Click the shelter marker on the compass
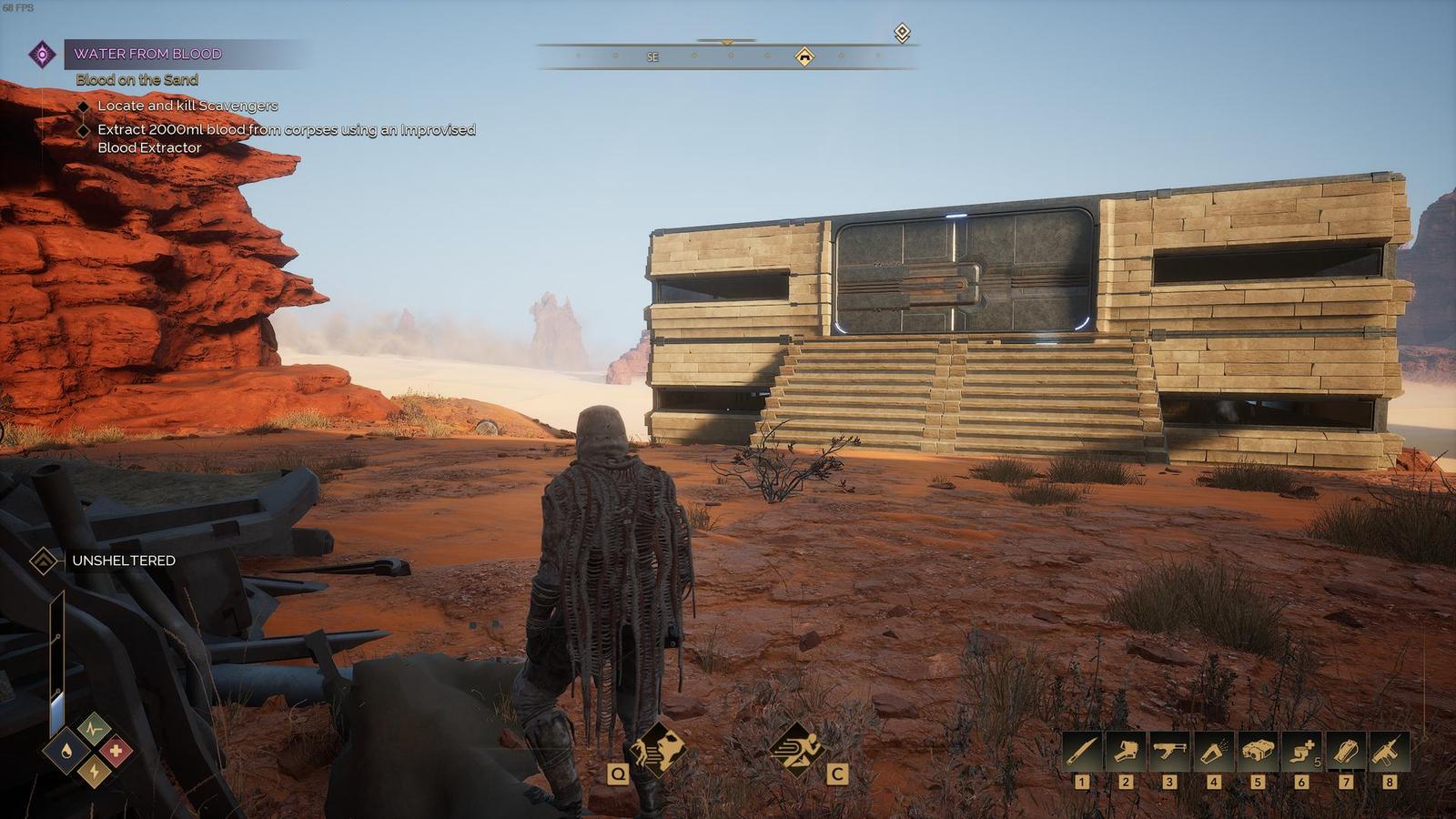This screenshot has height=819, width=1456. [x=804, y=57]
